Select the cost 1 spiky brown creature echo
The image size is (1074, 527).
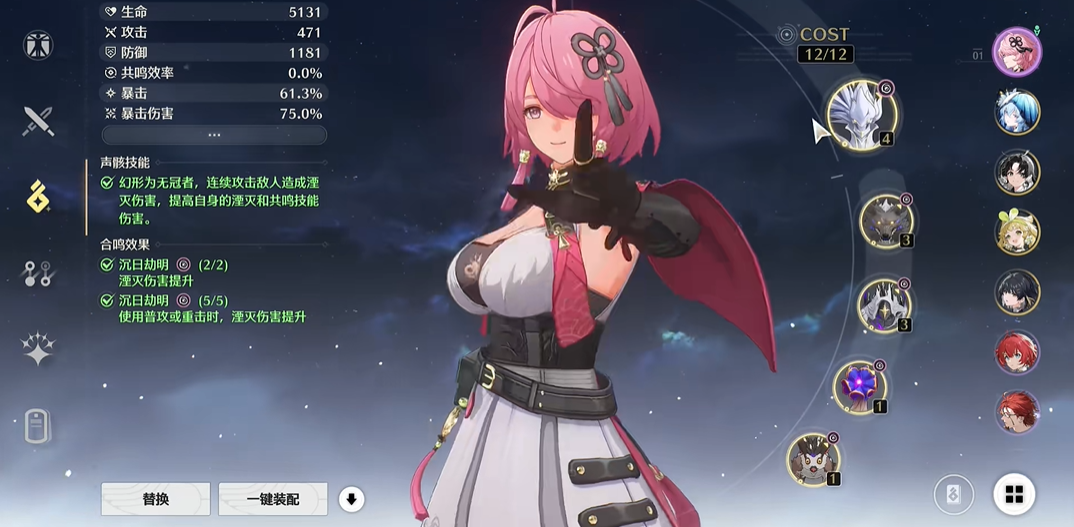pos(813,459)
